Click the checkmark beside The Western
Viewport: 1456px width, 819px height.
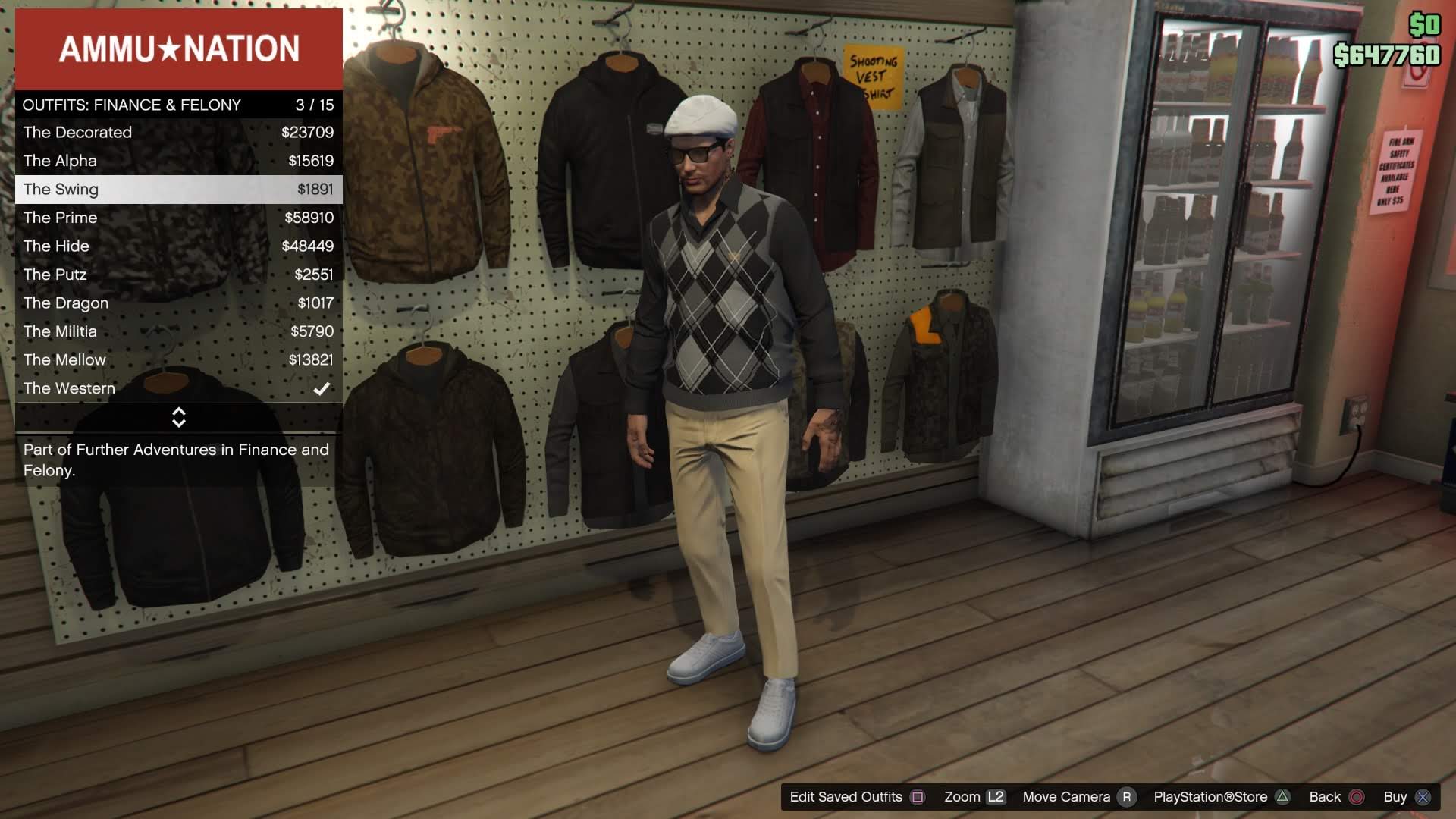[x=322, y=388]
